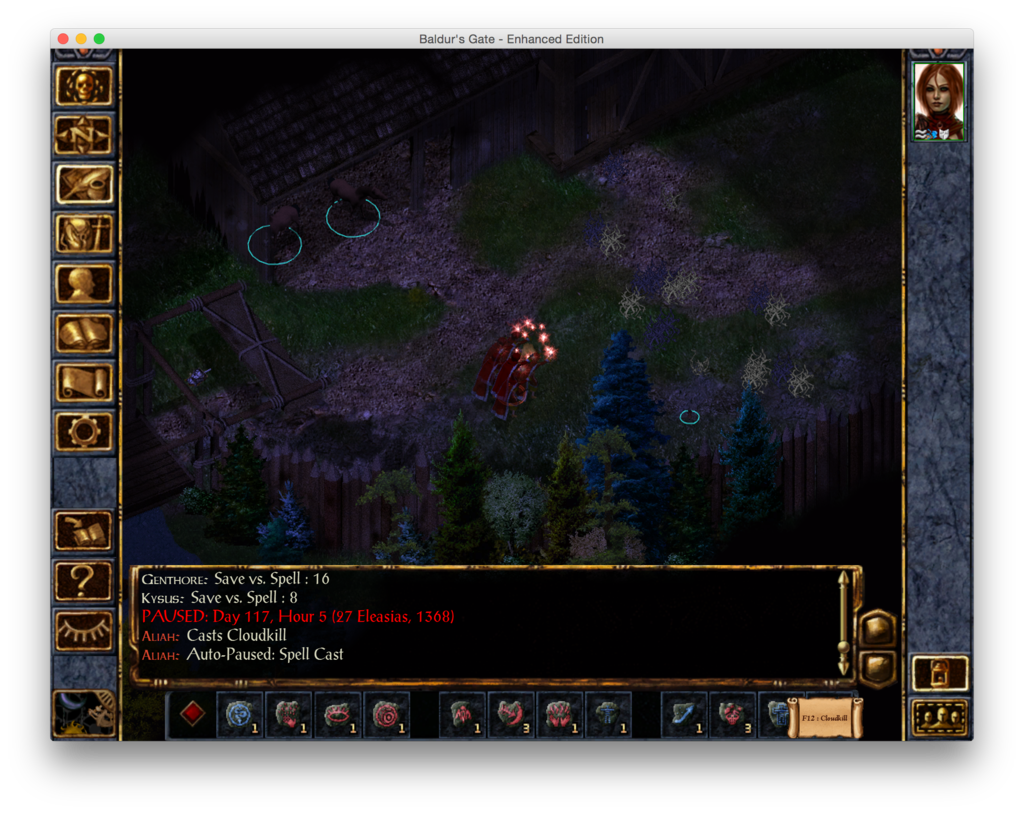Screen dimensions: 1024x813
Task: Quick save with the book-and-arrow button
Action: (84, 531)
